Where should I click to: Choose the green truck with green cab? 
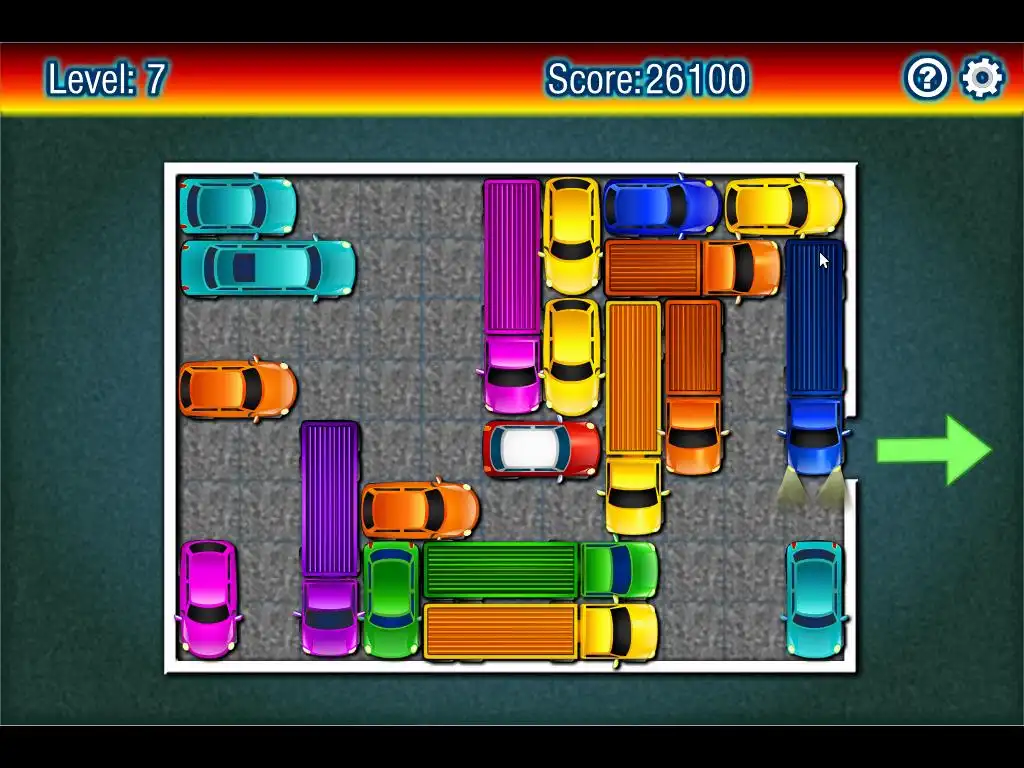540,570
